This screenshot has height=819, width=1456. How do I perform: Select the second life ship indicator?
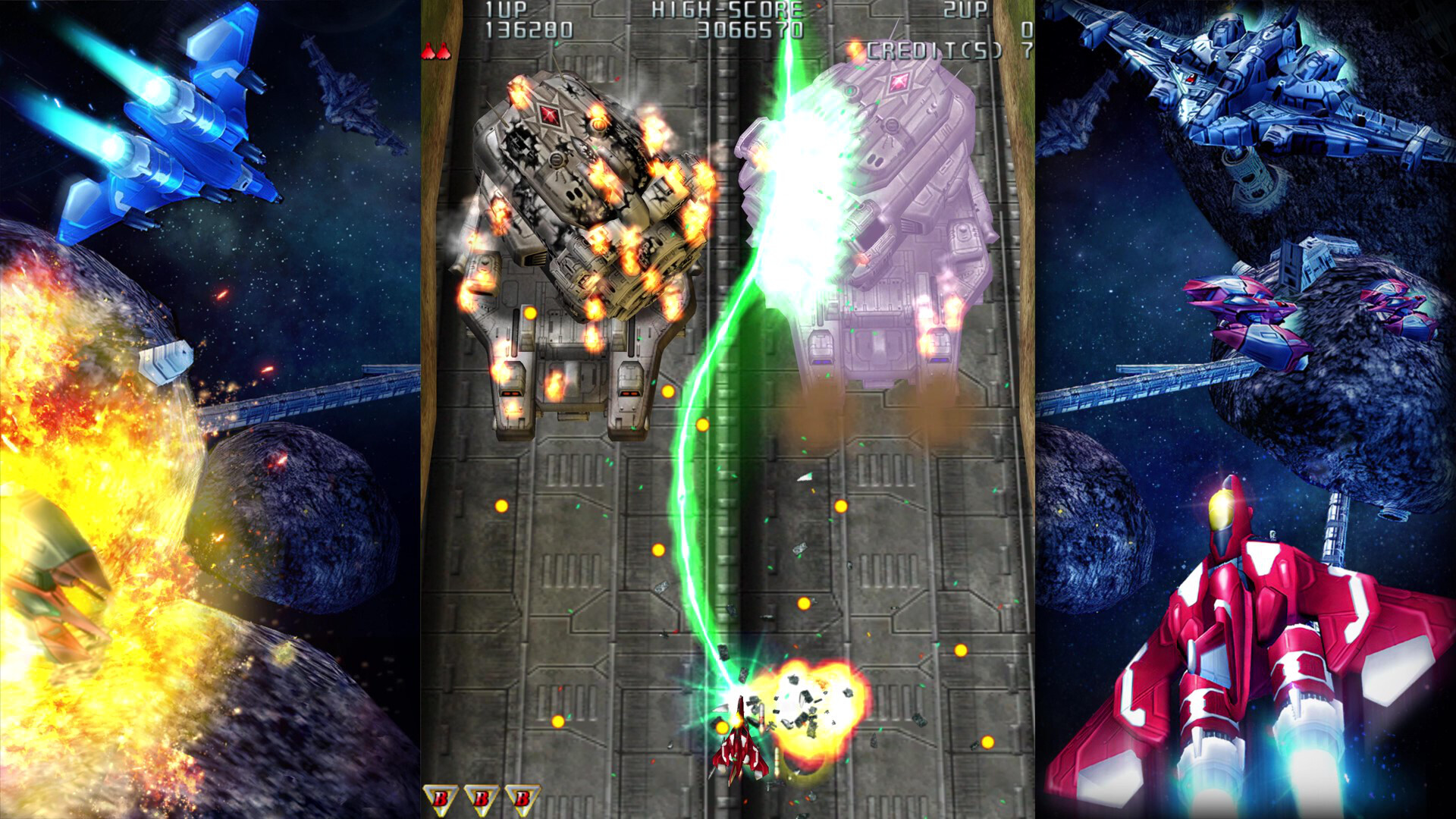[442, 51]
